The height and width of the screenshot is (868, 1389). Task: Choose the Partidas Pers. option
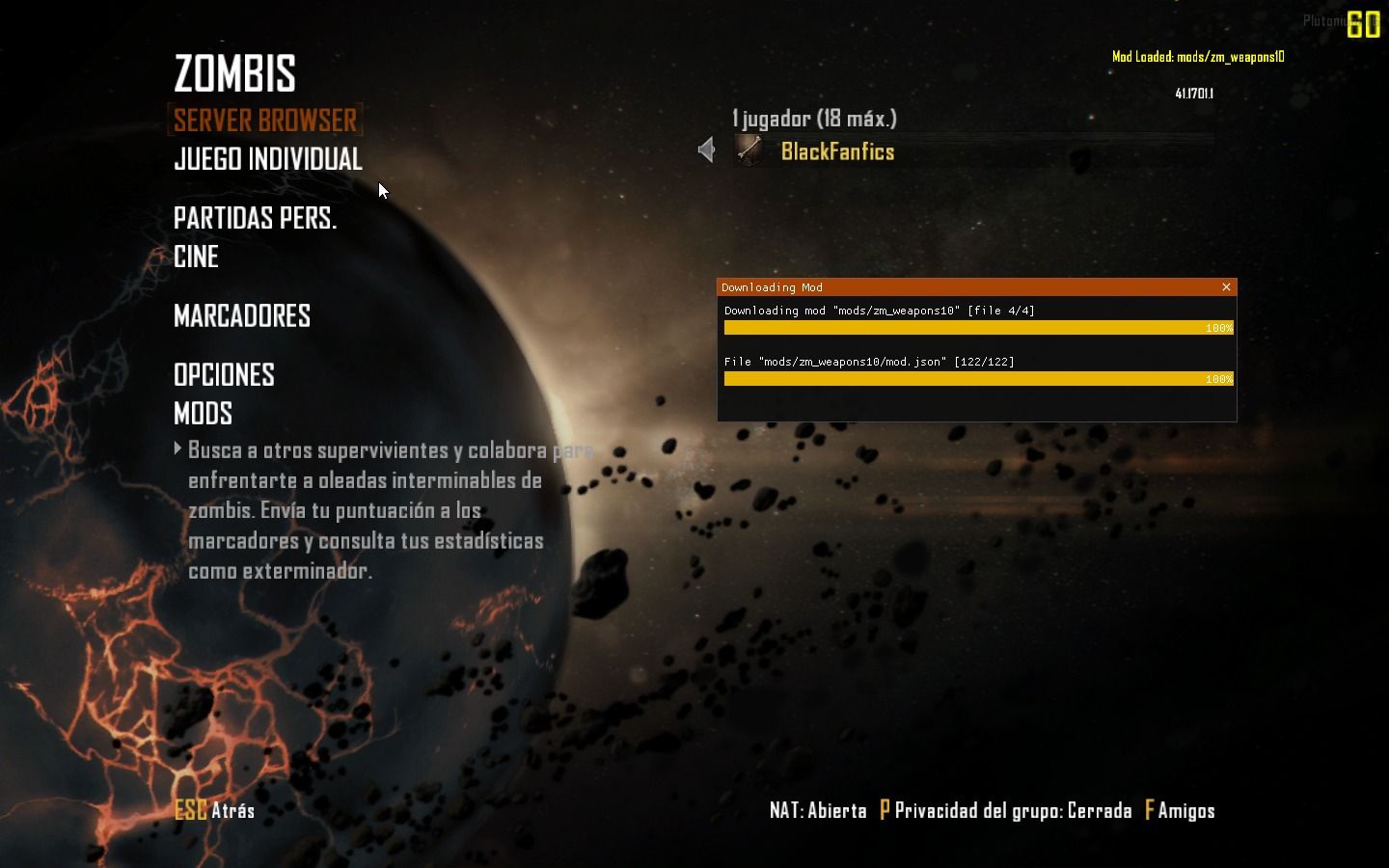(255, 219)
